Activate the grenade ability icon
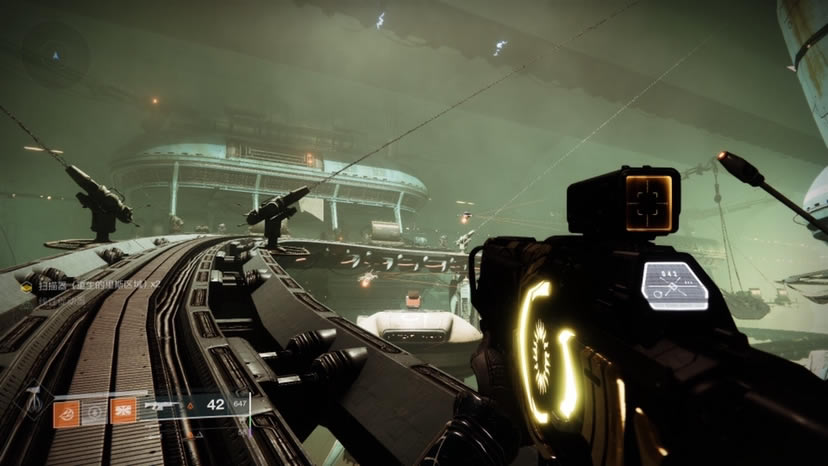The image size is (828, 466). 67,411
